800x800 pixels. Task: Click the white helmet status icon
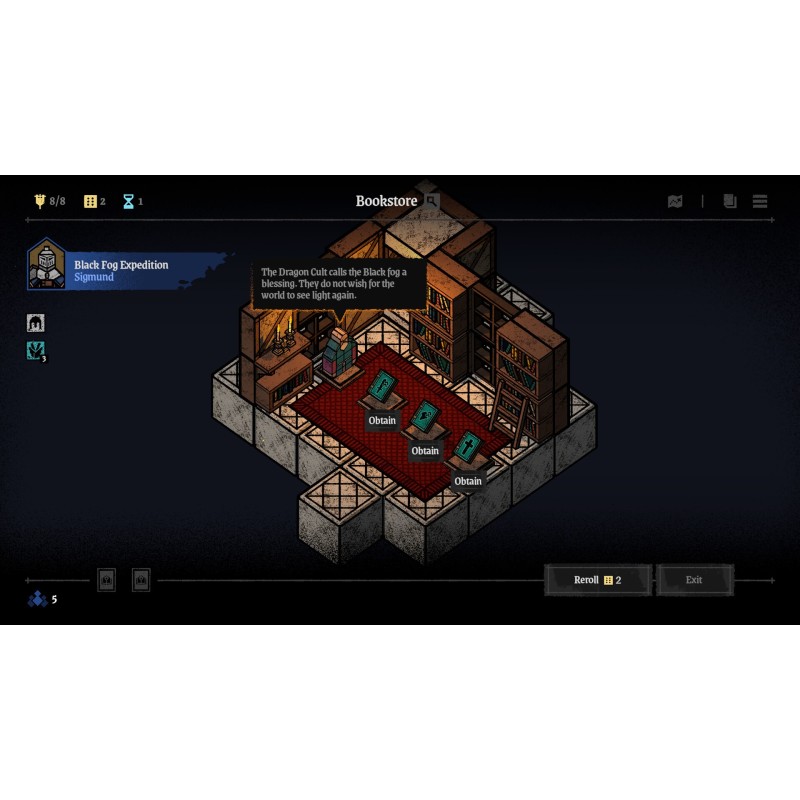pos(36,323)
